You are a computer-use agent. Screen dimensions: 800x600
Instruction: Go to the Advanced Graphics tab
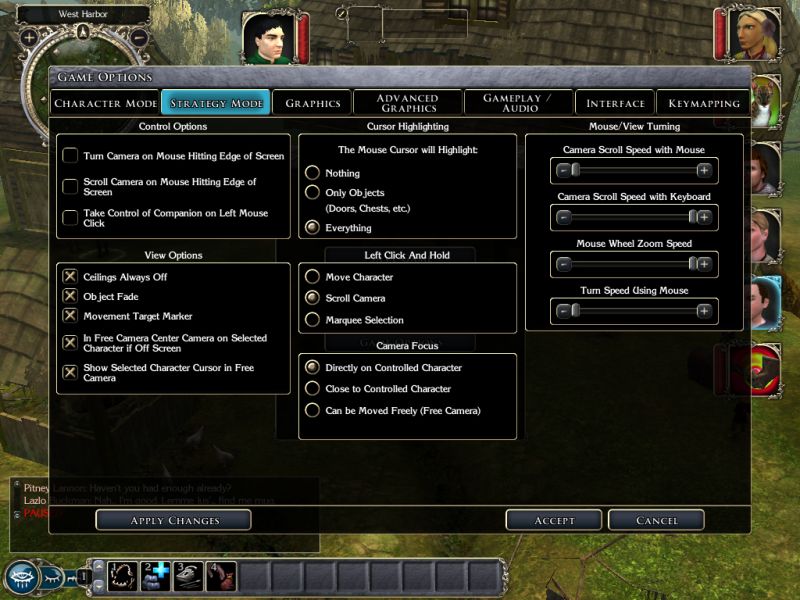408,103
